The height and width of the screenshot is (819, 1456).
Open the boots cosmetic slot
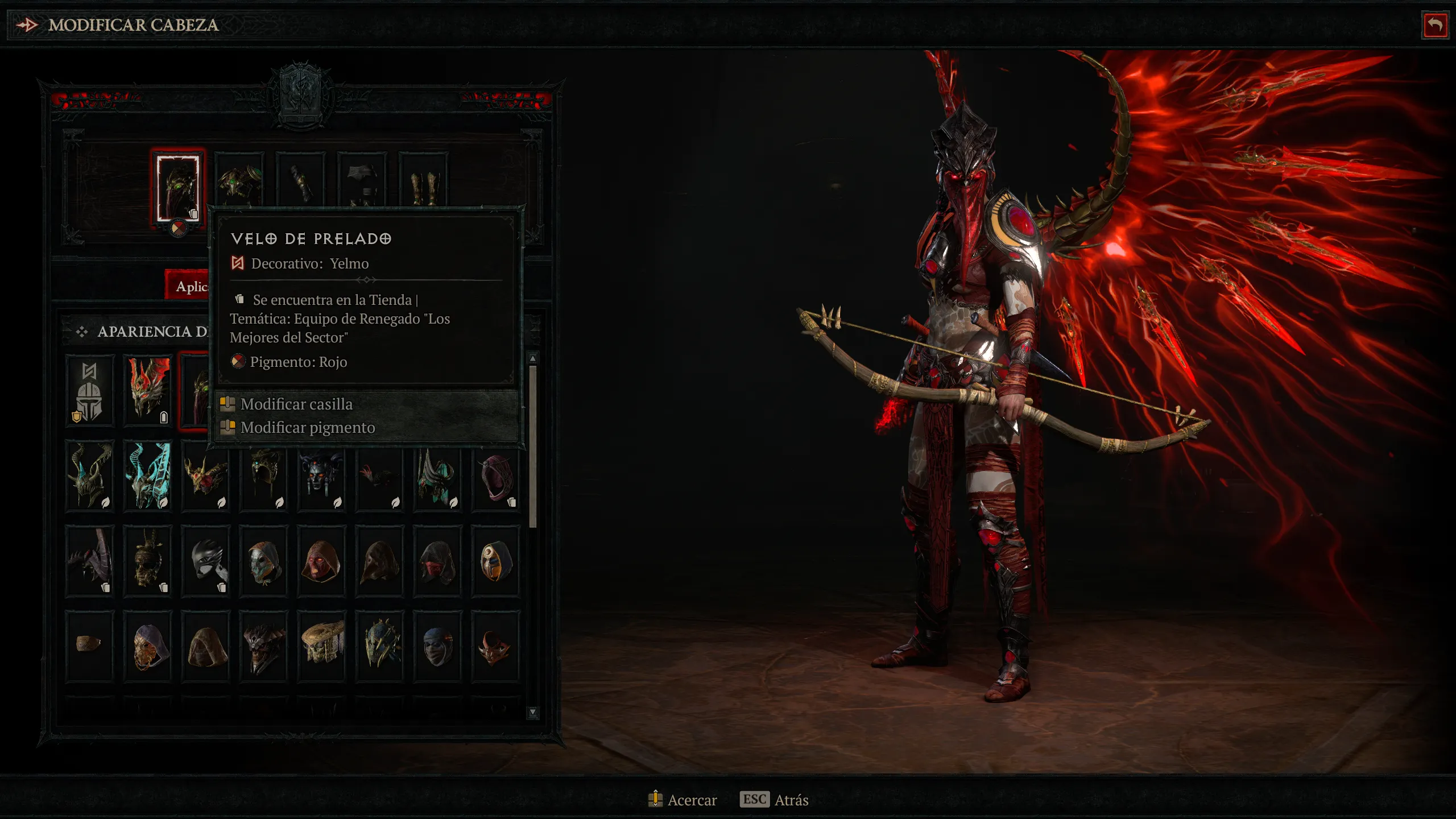point(424,180)
